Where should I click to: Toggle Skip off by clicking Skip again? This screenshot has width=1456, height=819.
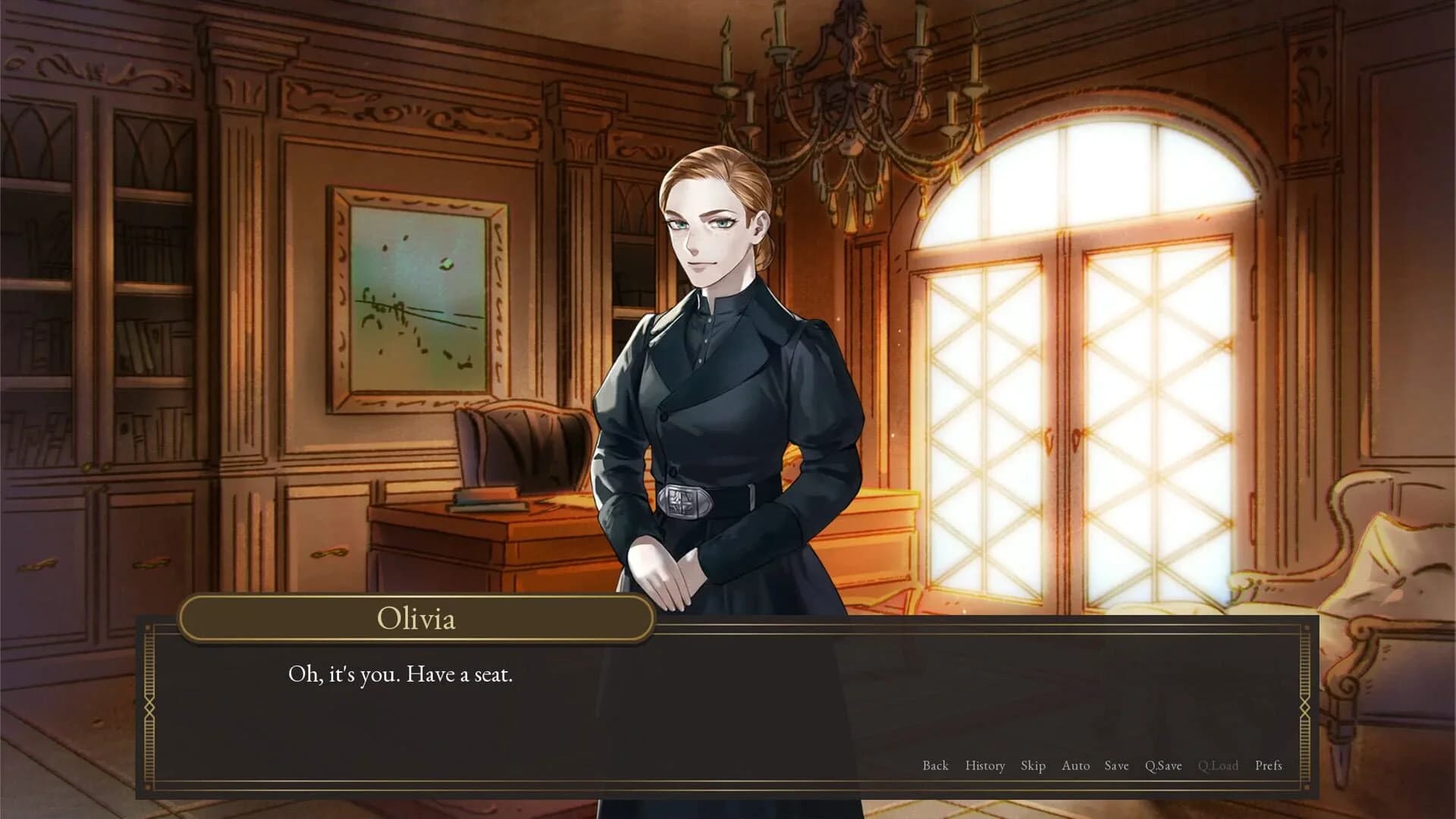pyautogui.click(x=1034, y=766)
